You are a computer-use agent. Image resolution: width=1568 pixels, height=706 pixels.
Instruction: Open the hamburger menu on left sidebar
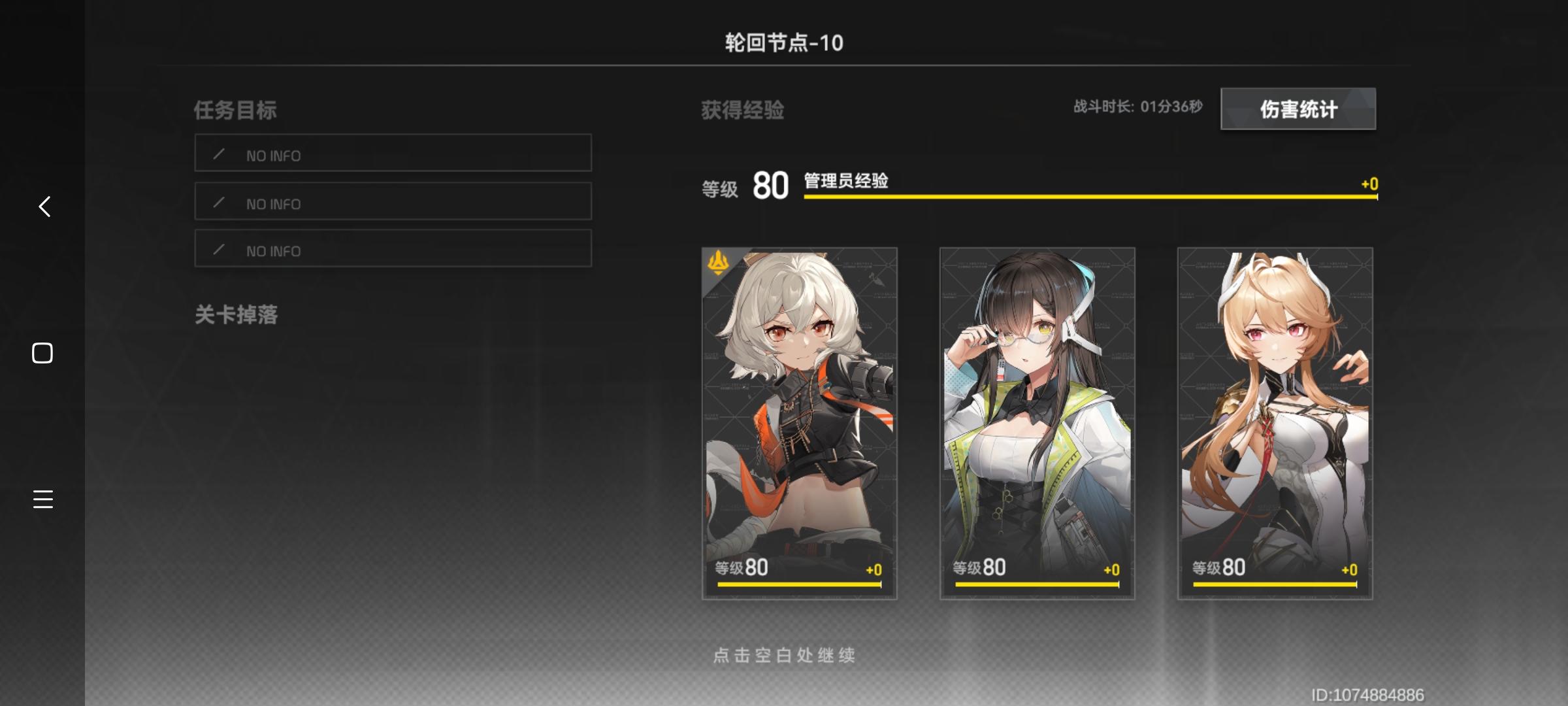tap(42, 499)
